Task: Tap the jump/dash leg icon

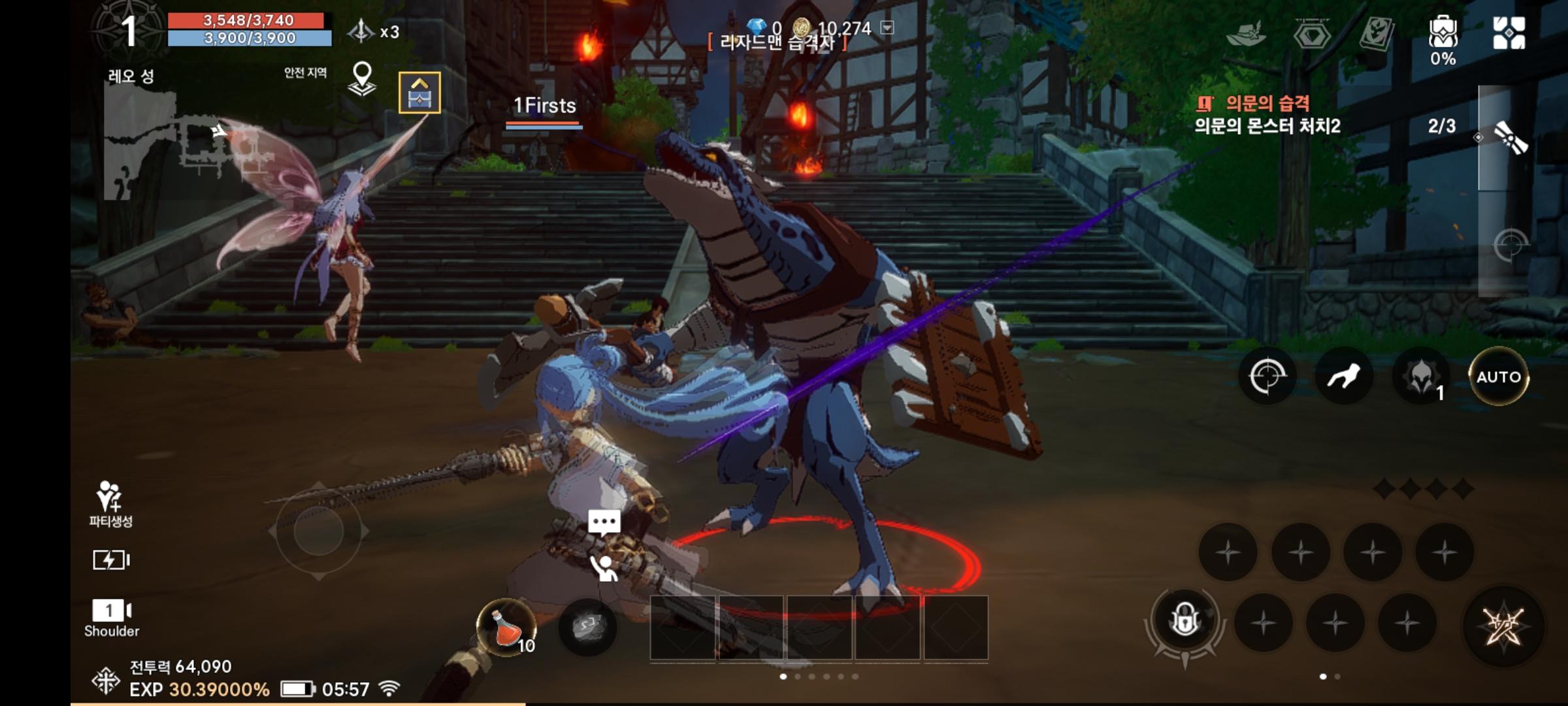Action: pos(1345,376)
